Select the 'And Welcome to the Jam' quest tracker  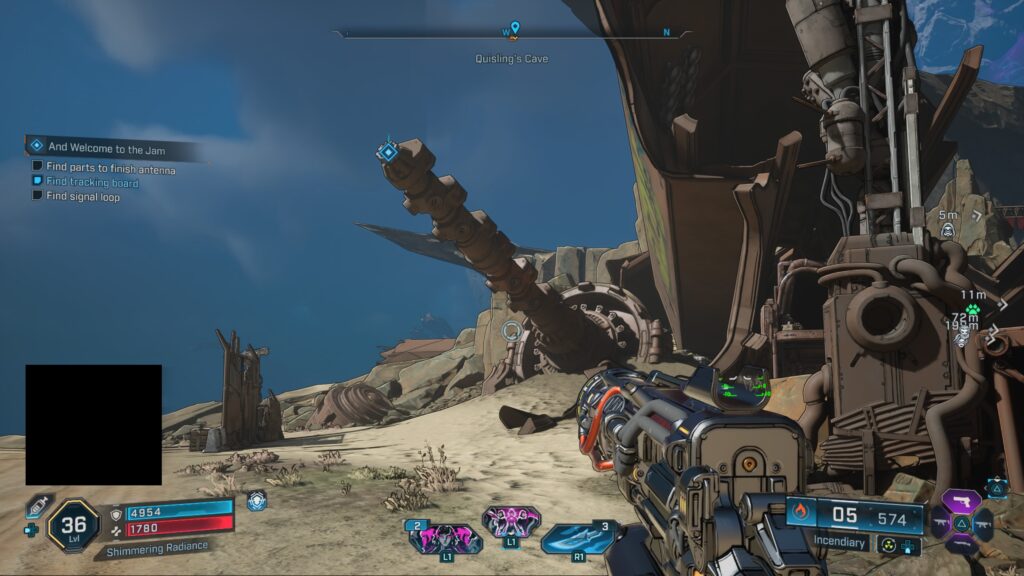pyautogui.click(x=105, y=147)
